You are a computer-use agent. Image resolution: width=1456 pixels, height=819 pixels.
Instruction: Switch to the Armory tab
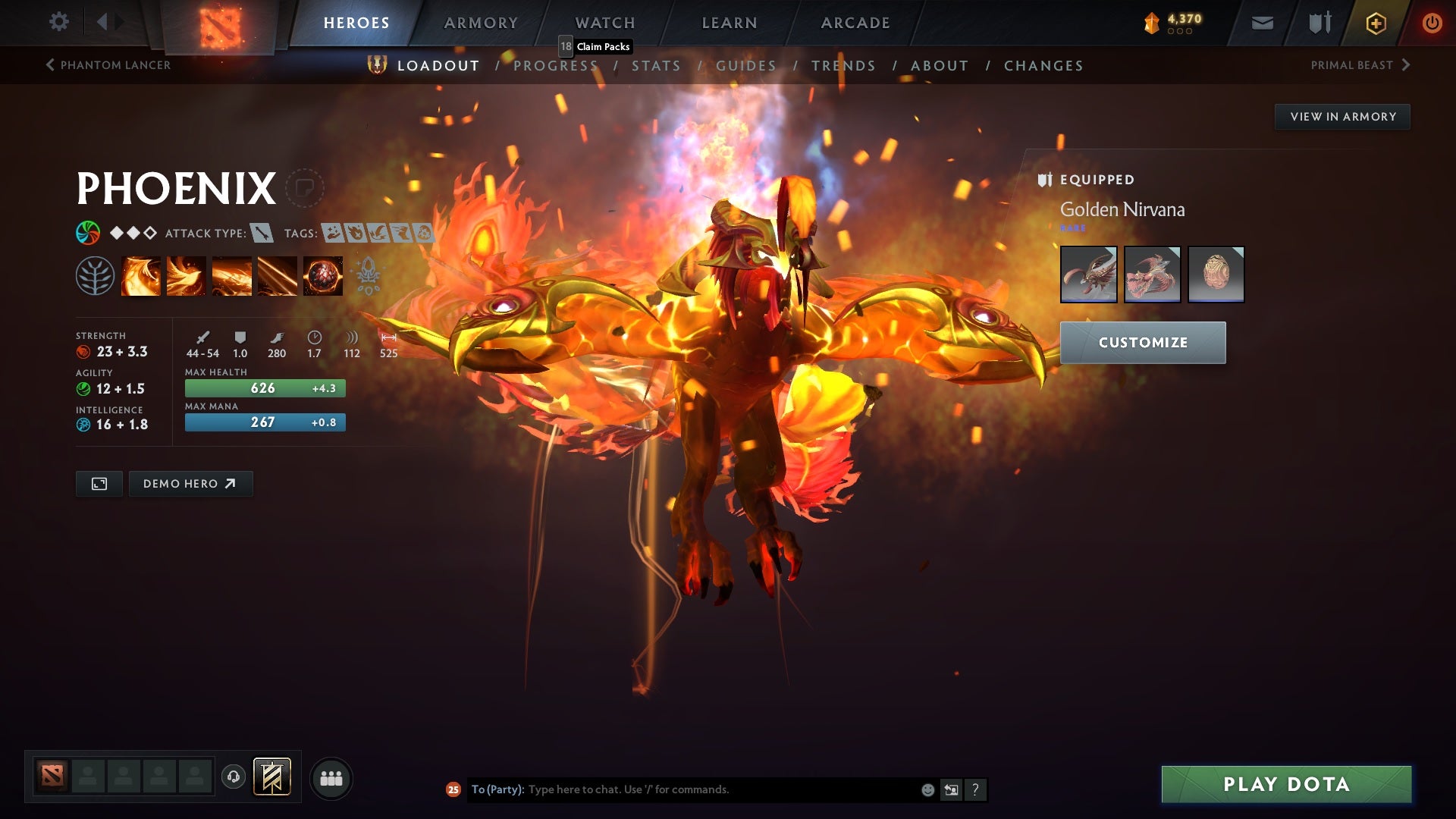(x=481, y=23)
